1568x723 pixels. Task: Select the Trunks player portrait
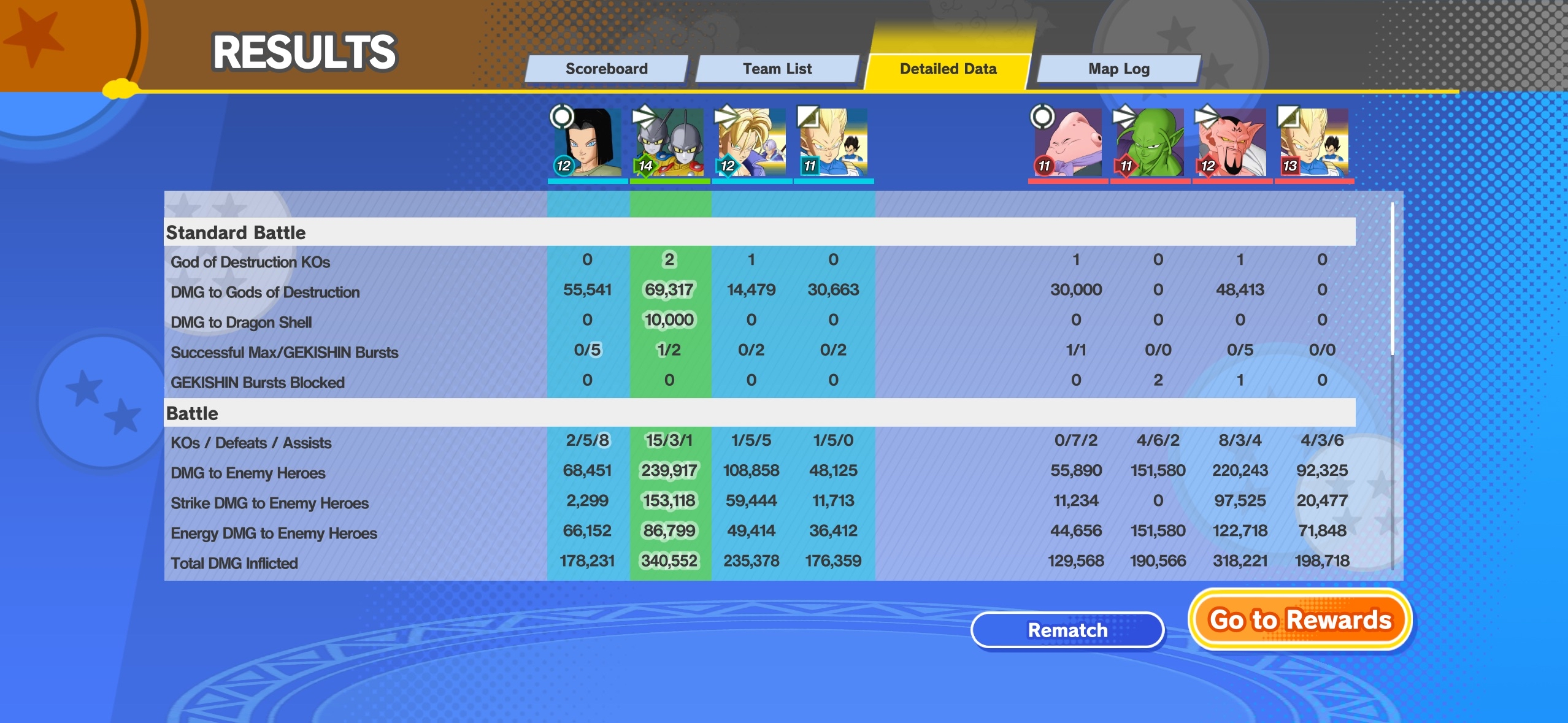[751, 143]
